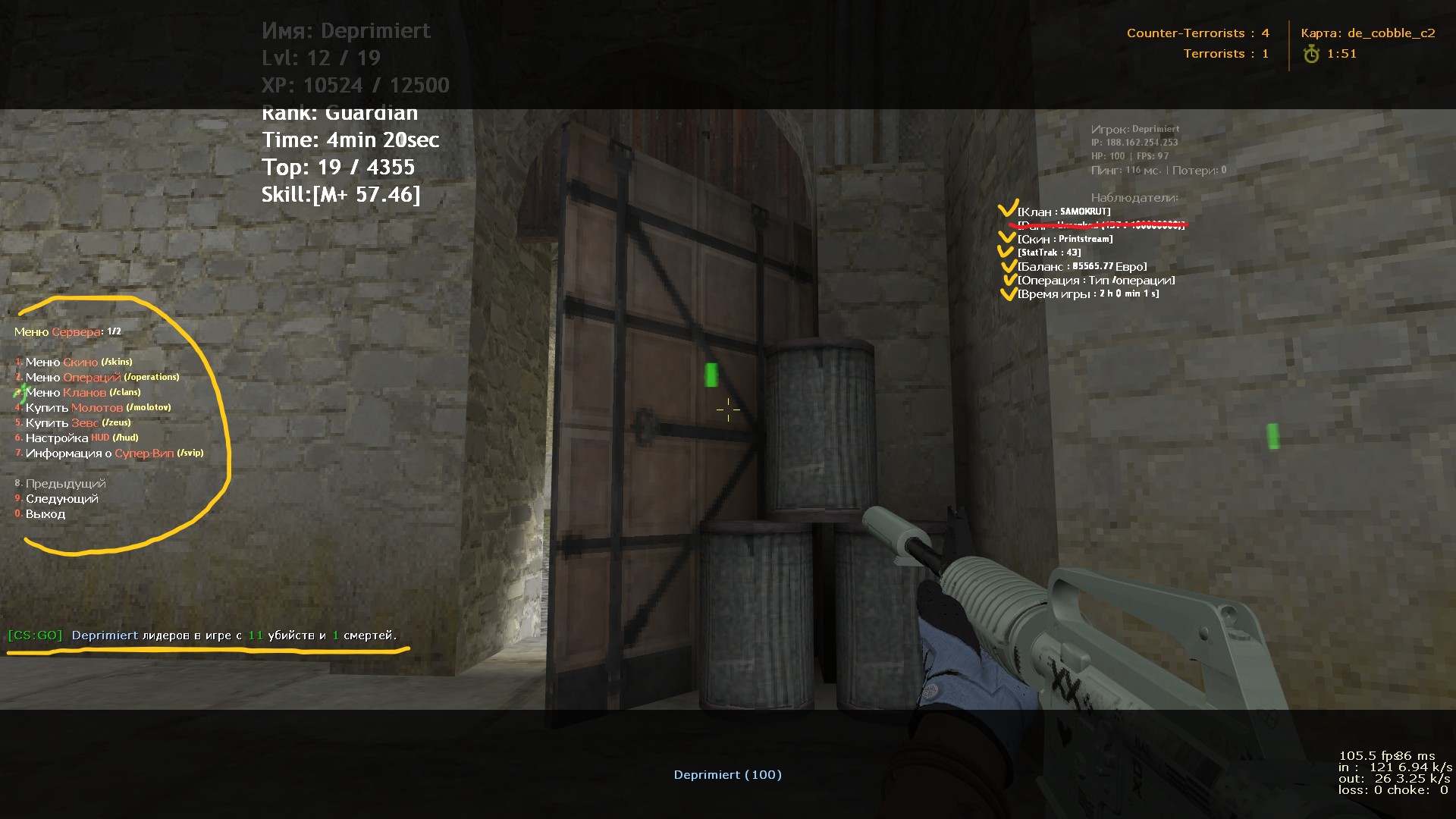
Task: Choose 0. Выход to exit the menu
Action: pyautogui.click(x=45, y=513)
